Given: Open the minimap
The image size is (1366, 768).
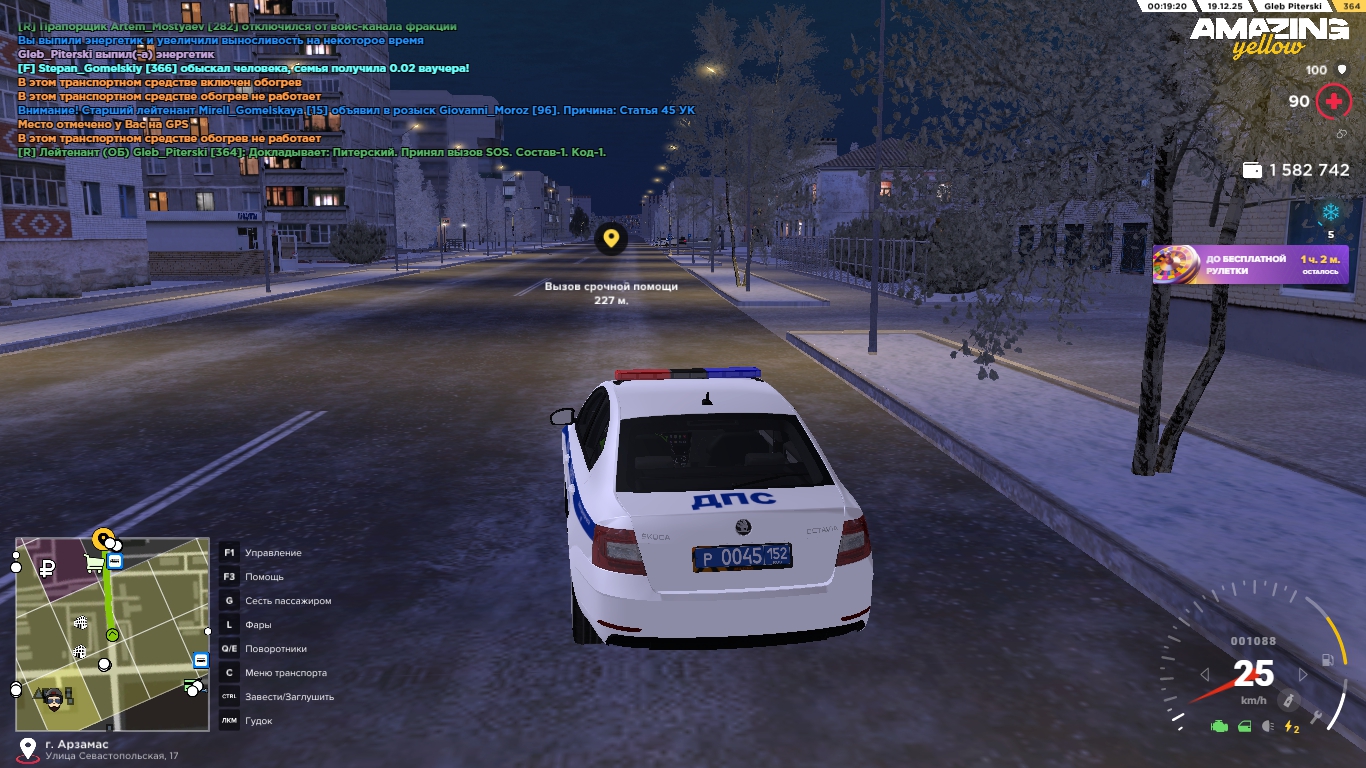Looking at the screenshot, I should point(112,634).
